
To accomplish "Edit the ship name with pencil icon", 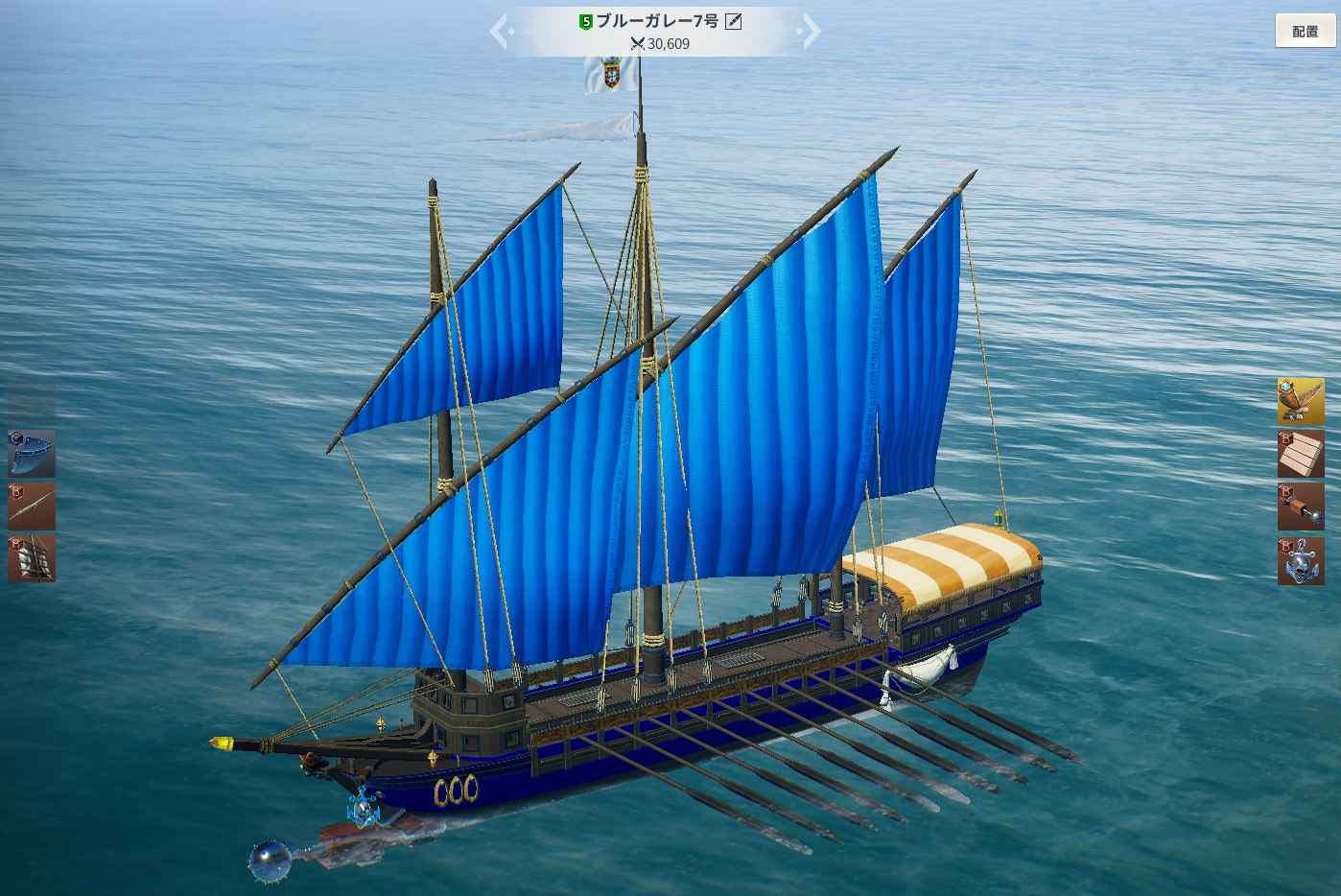I will tap(734, 21).
